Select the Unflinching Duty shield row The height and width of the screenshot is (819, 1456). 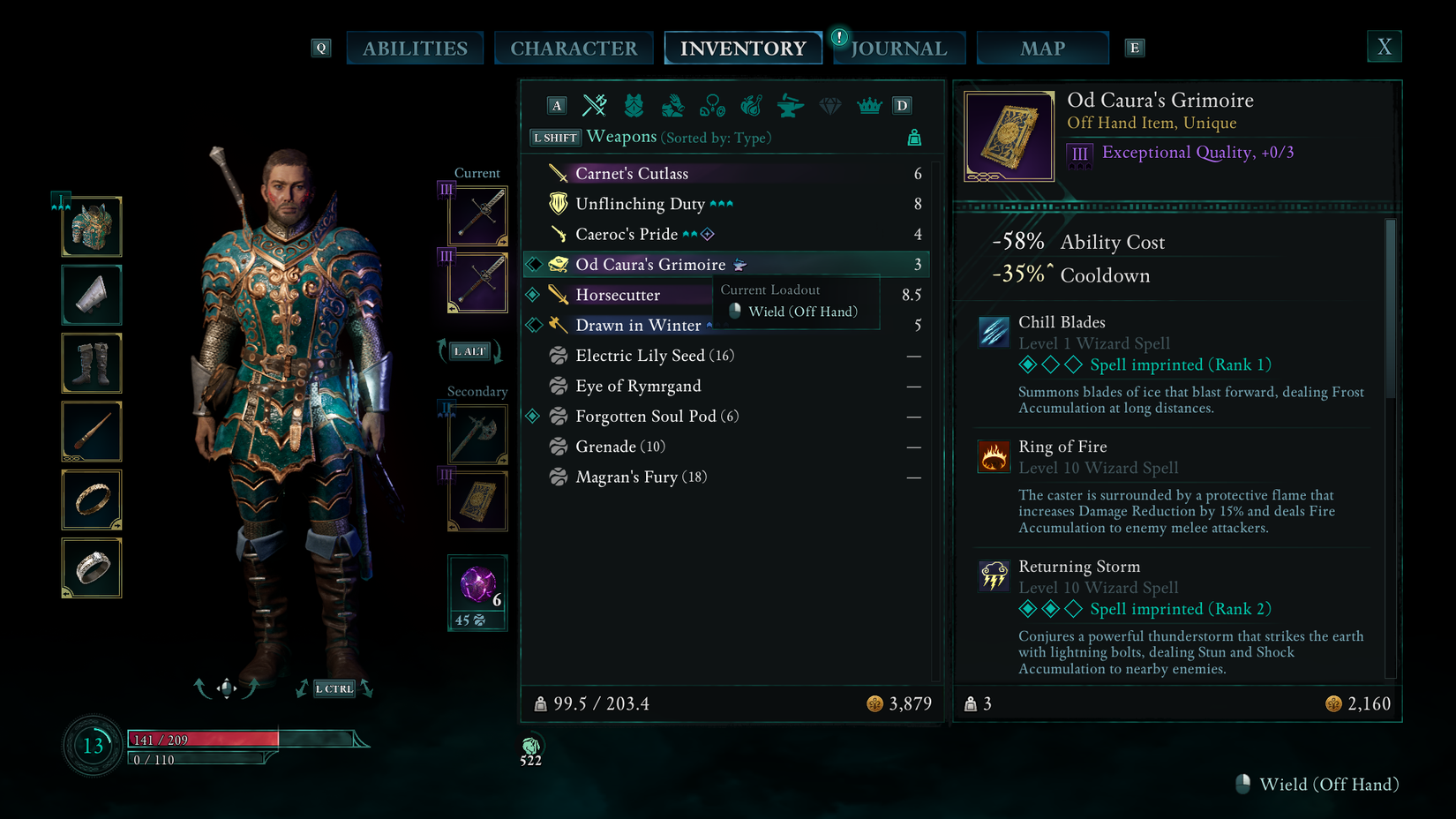click(640, 204)
